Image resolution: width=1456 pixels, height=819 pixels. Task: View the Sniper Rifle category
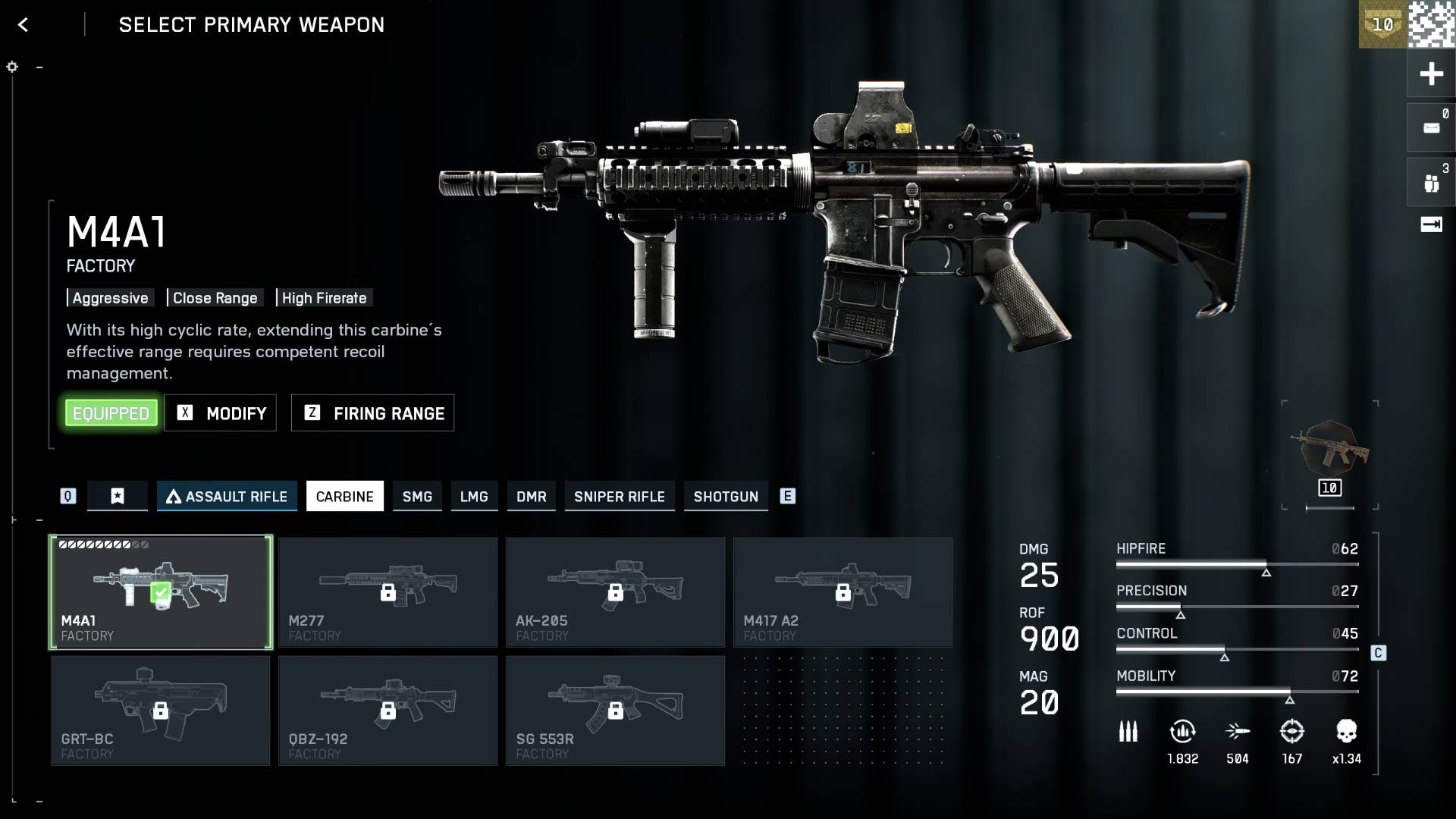(x=619, y=497)
